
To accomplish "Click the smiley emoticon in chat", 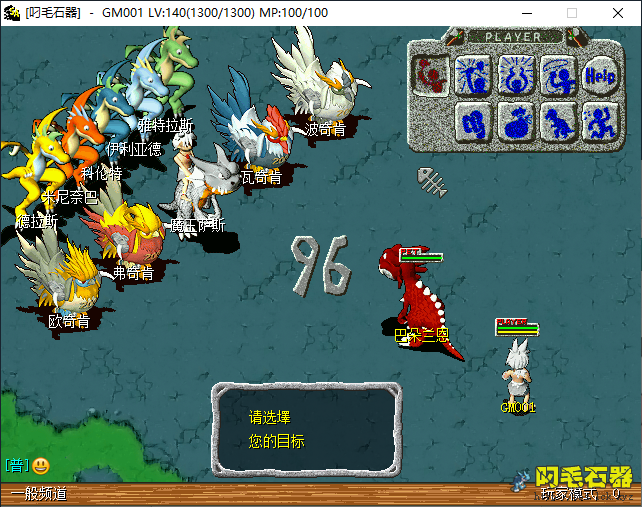I will (x=40, y=465).
